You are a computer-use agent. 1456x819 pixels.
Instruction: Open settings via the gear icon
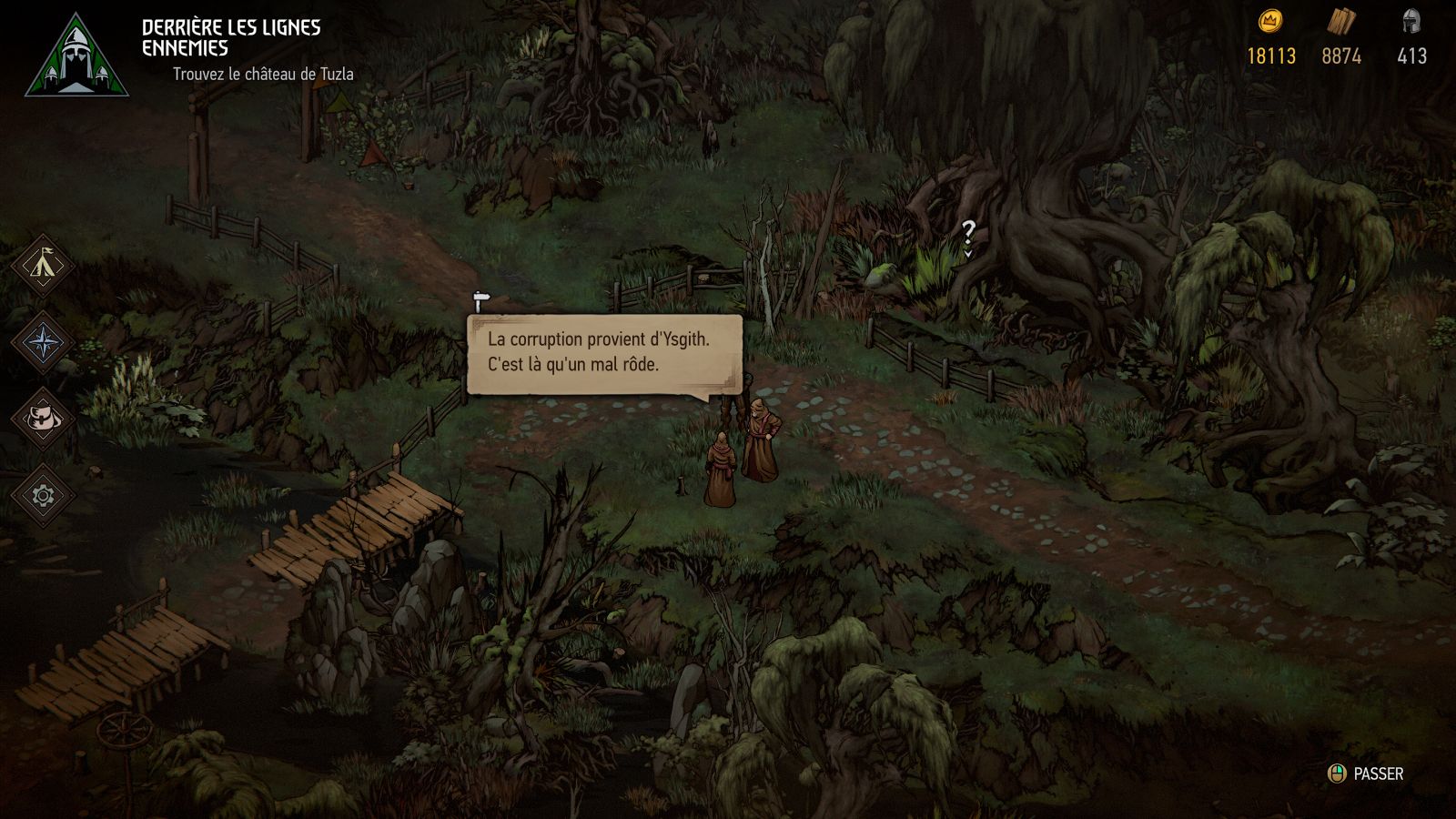pos(43,495)
